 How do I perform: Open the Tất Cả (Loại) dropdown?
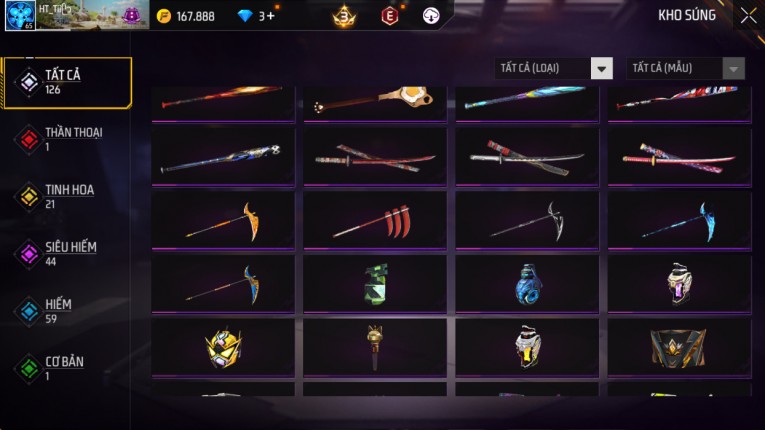(554, 68)
